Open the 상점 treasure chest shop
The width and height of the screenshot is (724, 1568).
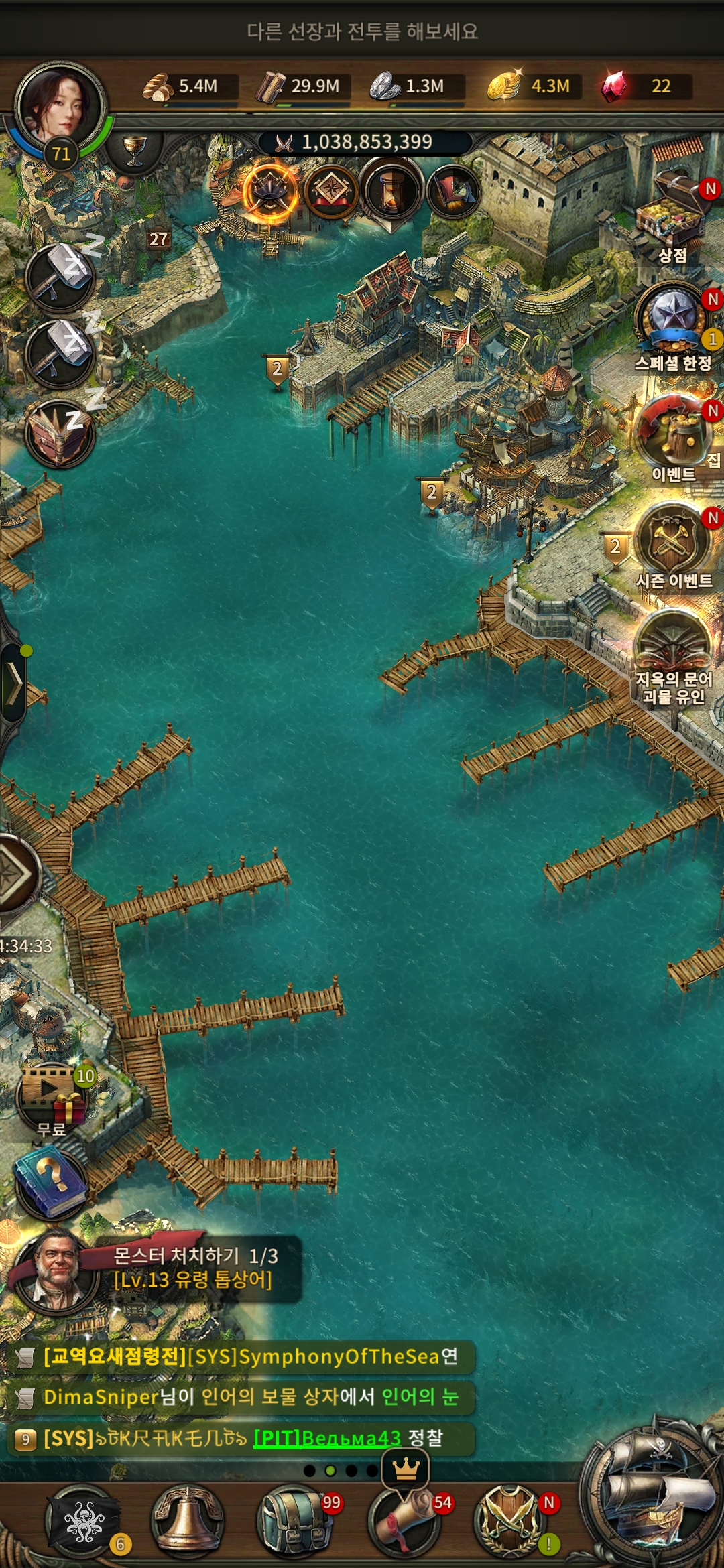[673, 209]
